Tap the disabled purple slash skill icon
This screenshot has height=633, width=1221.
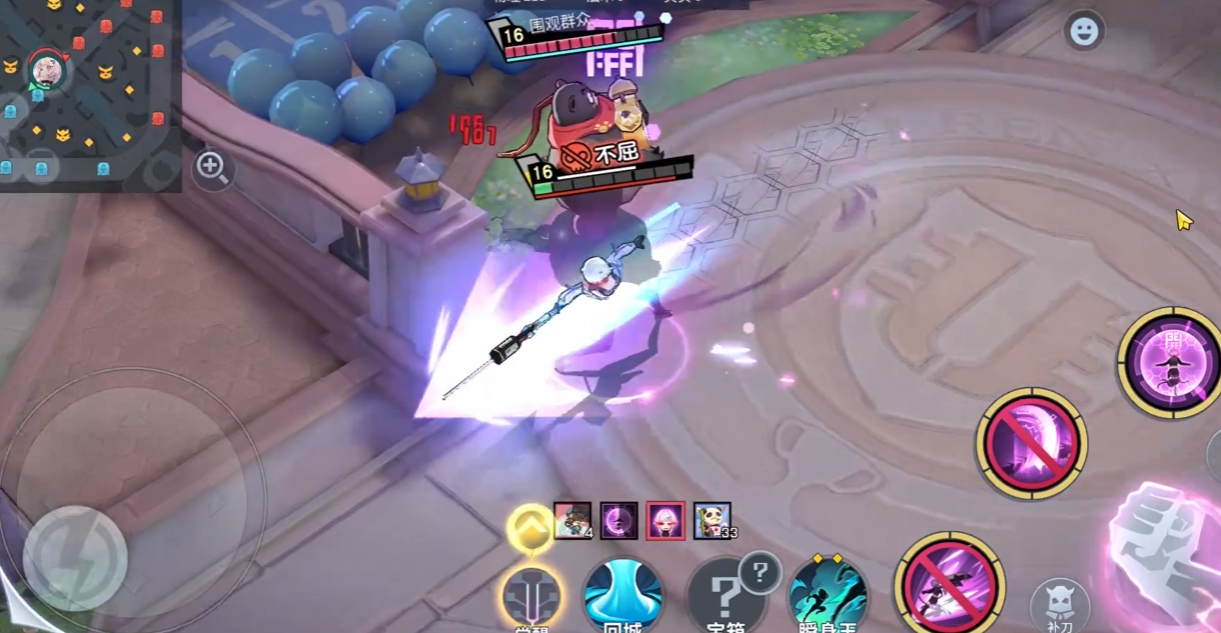1031,443
